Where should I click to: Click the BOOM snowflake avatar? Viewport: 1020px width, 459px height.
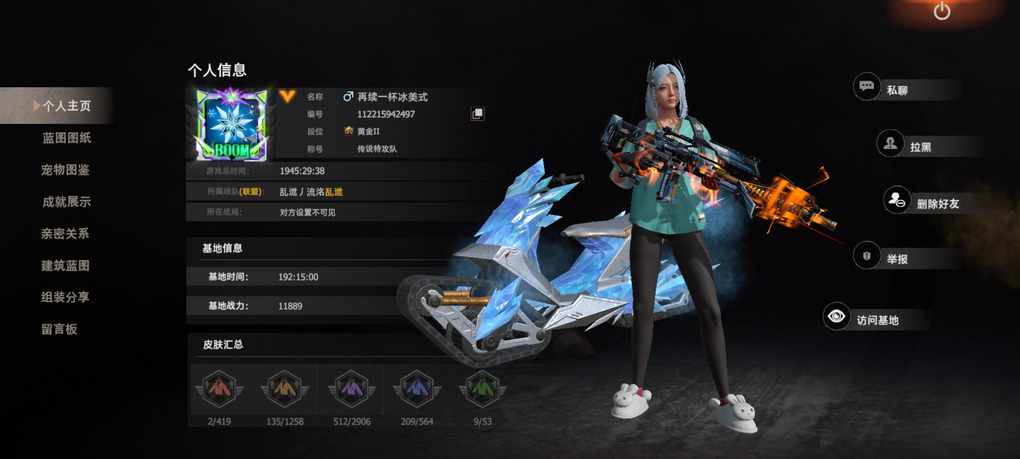point(231,125)
